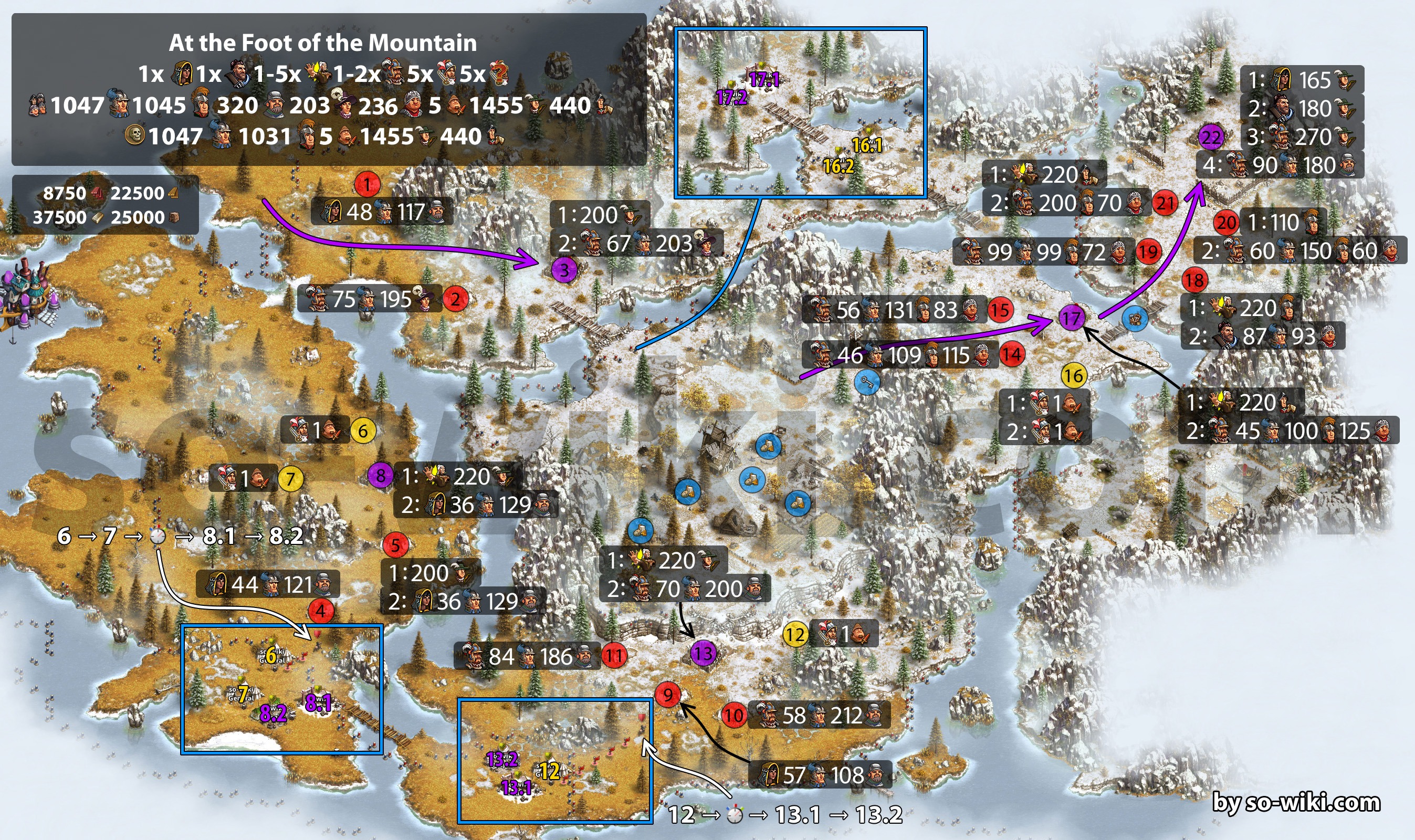
Task: Click the red camp marker 15
Action: (x=1000, y=310)
